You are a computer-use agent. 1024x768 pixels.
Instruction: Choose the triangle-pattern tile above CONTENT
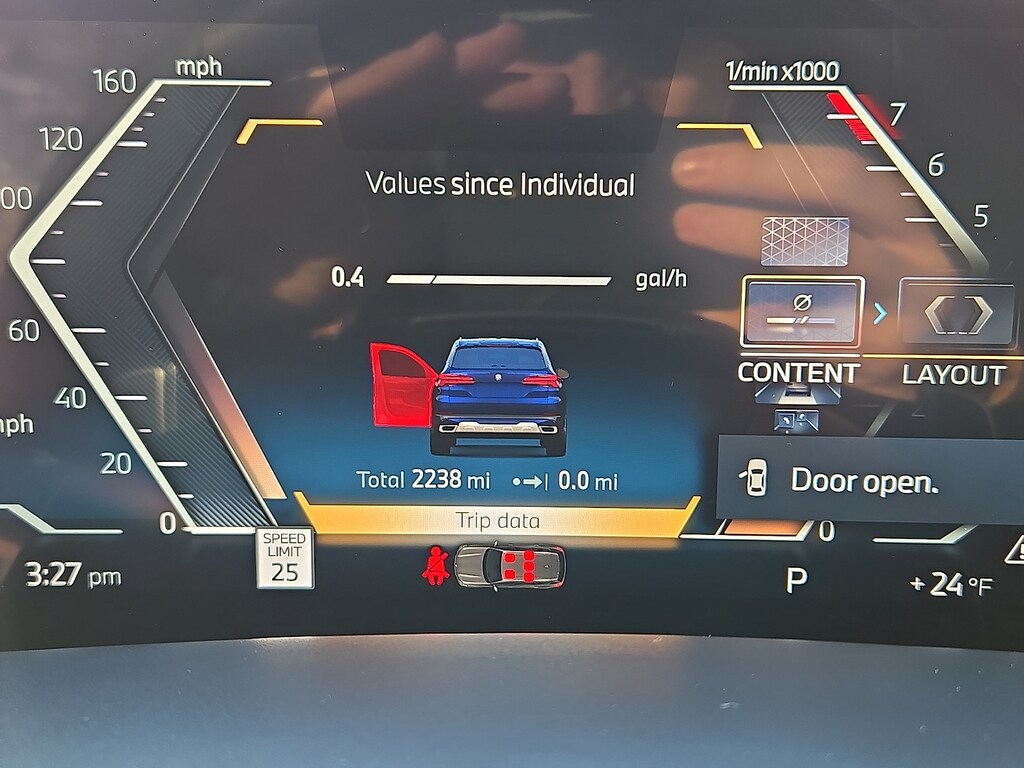(x=805, y=241)
